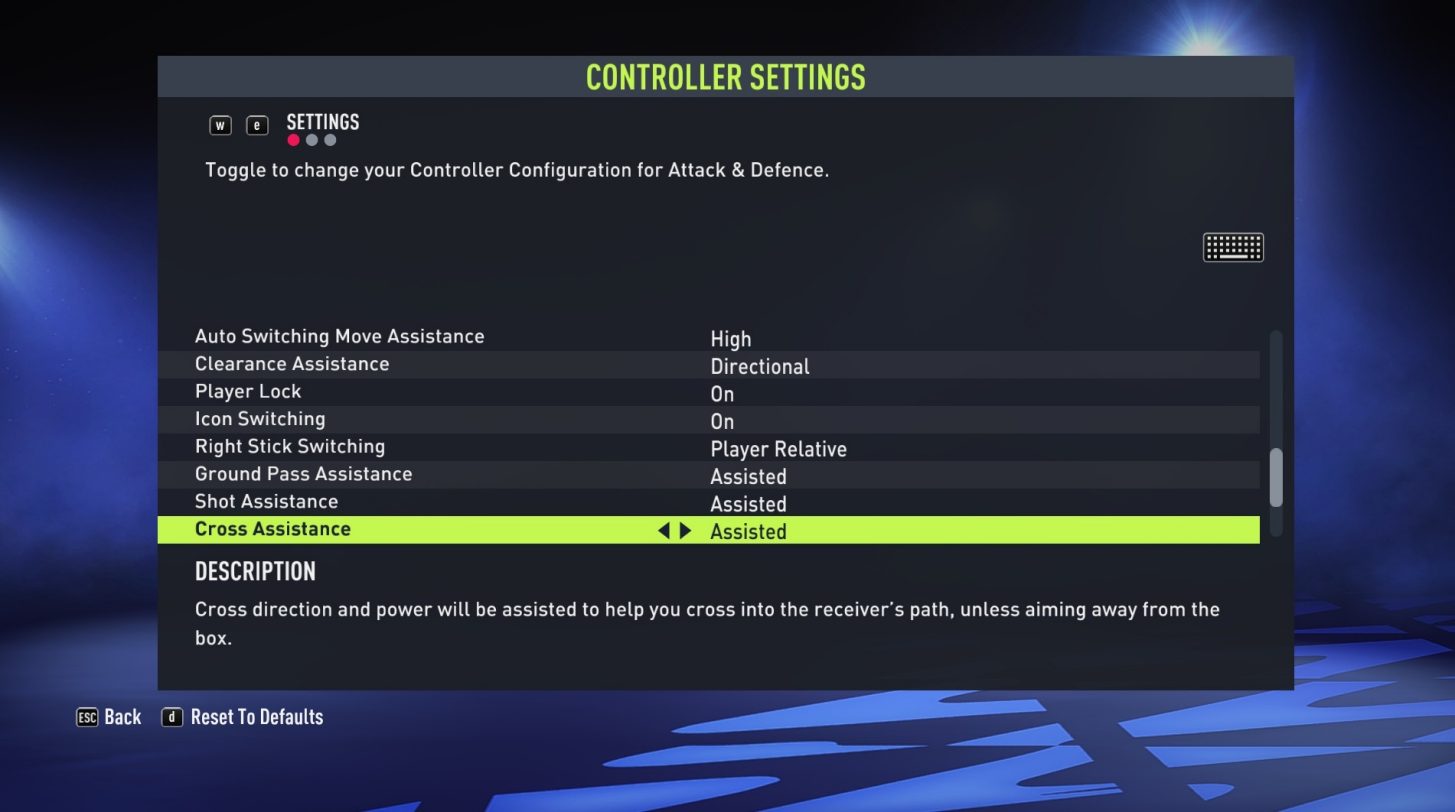Click the SETTINGS tab heading
The height and width of the screenshot is (812, 1455).
tap(324, 122)
